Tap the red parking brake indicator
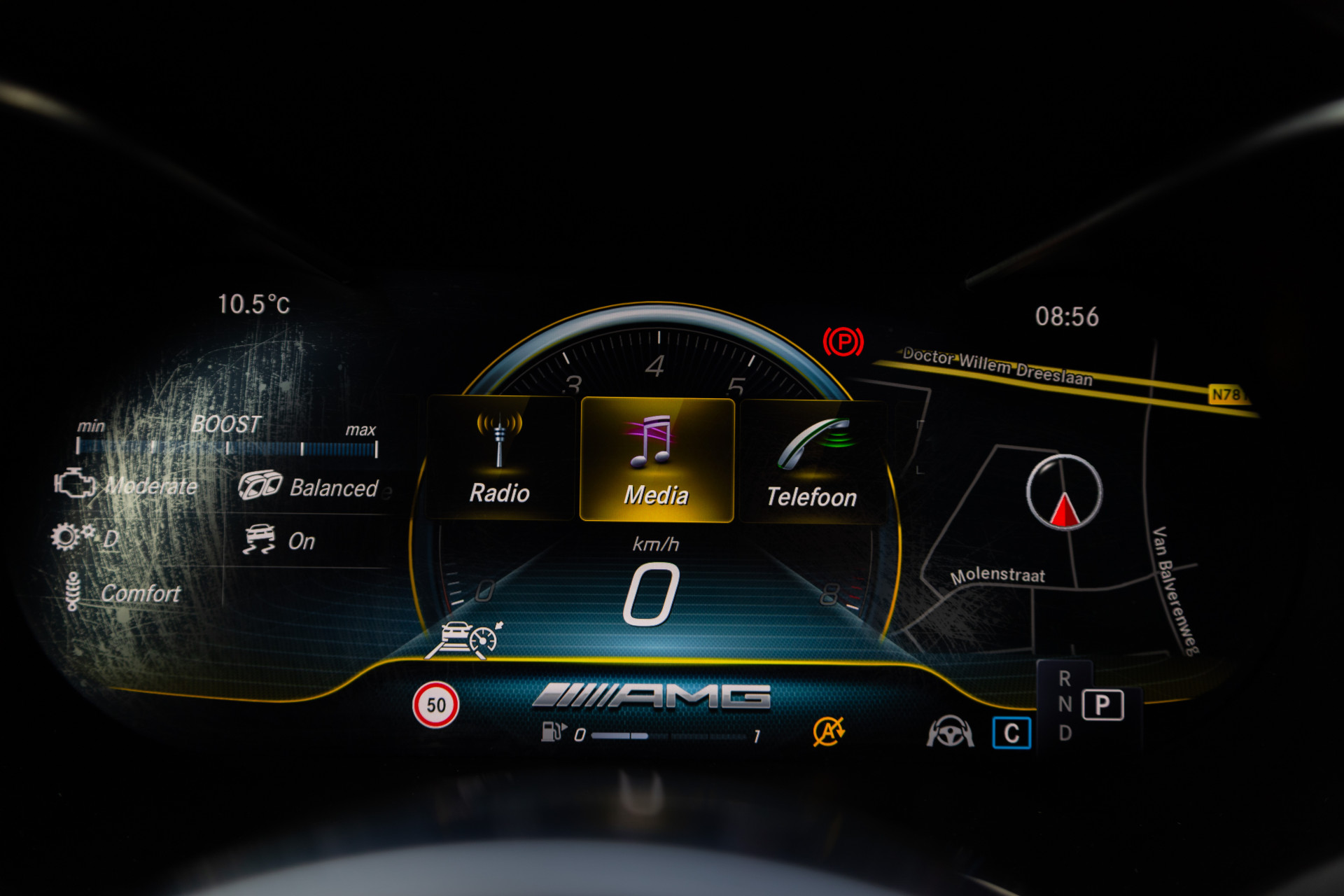The height and width of the screenshot is (896, 1344). pyautogui.click(x=843, y=342)
